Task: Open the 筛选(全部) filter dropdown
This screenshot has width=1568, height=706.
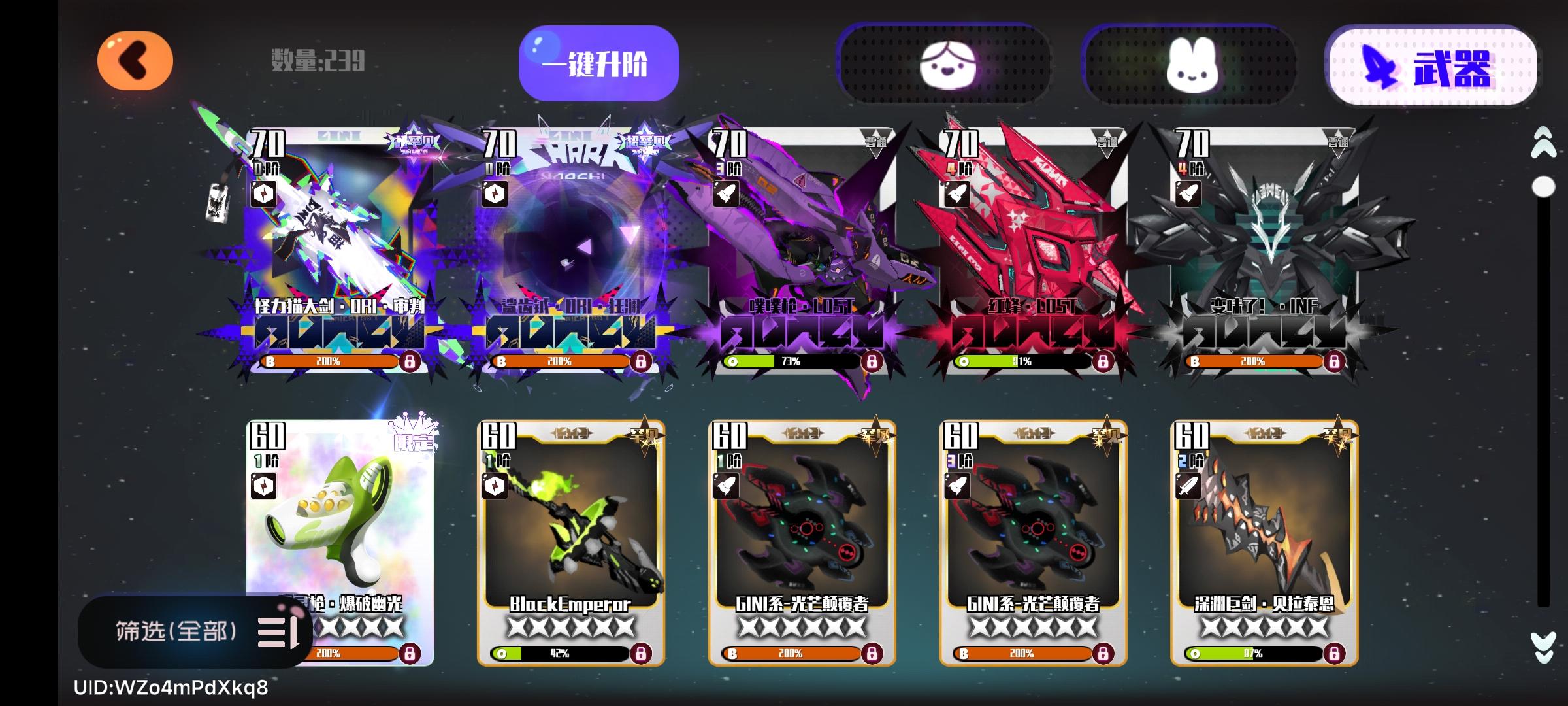Action: [x=176, y=631]
